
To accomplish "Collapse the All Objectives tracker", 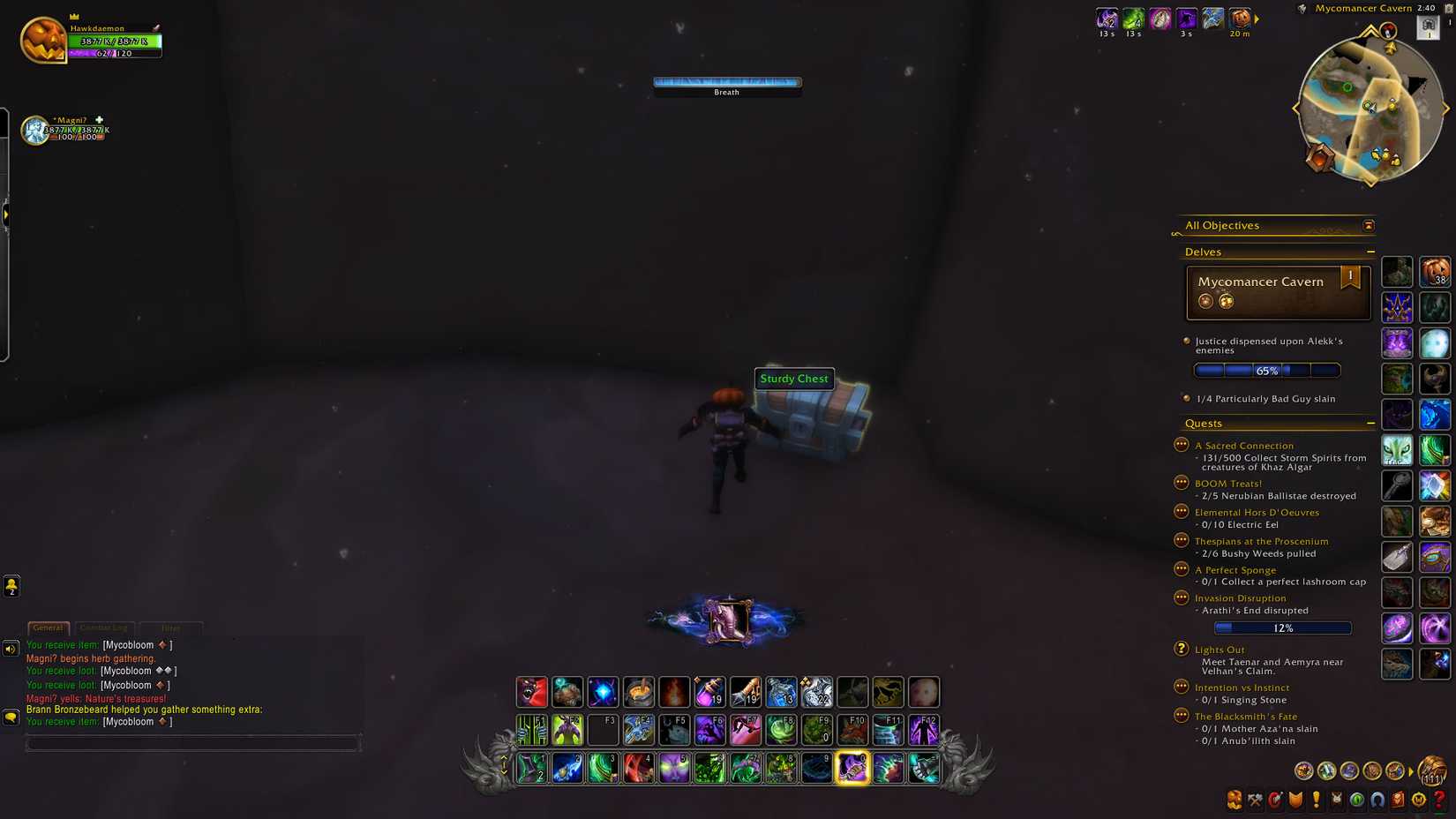I will [x=1367, y=225].
